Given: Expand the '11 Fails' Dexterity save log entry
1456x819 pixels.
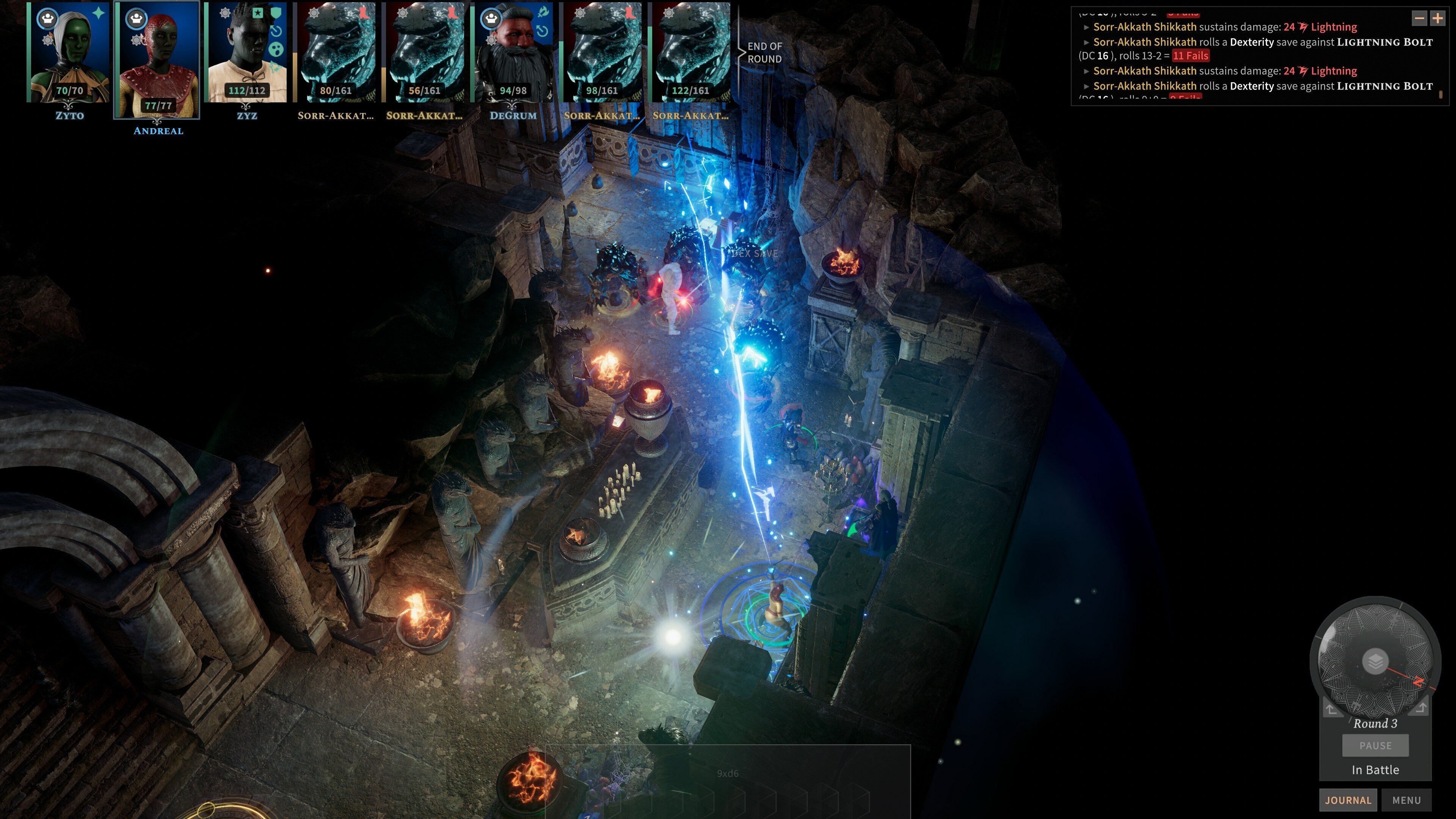Looking at the screenshot, I should tap(1086, 42).
